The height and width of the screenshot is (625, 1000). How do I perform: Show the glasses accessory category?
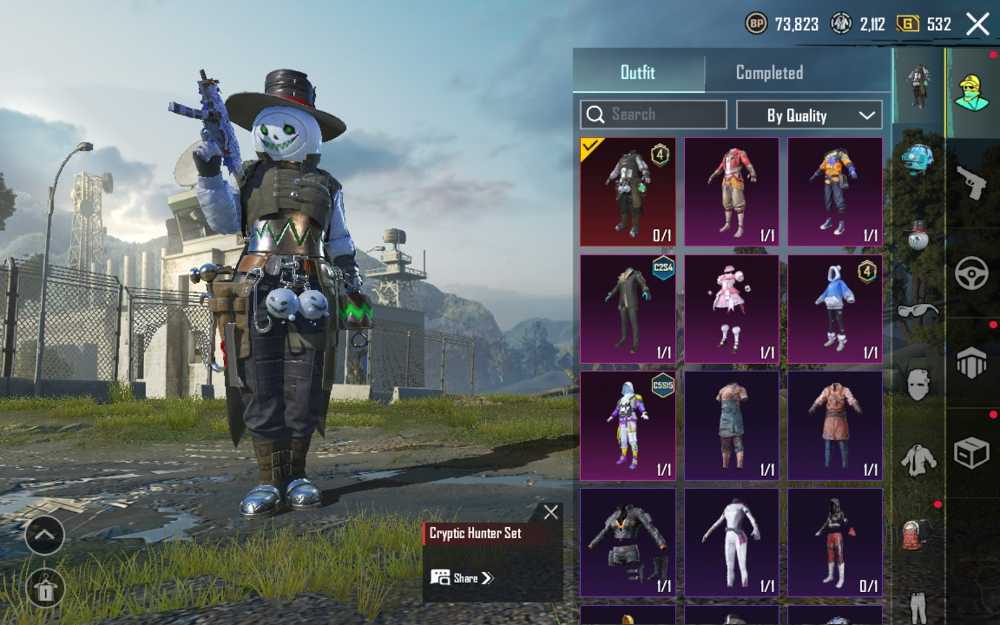918,310
